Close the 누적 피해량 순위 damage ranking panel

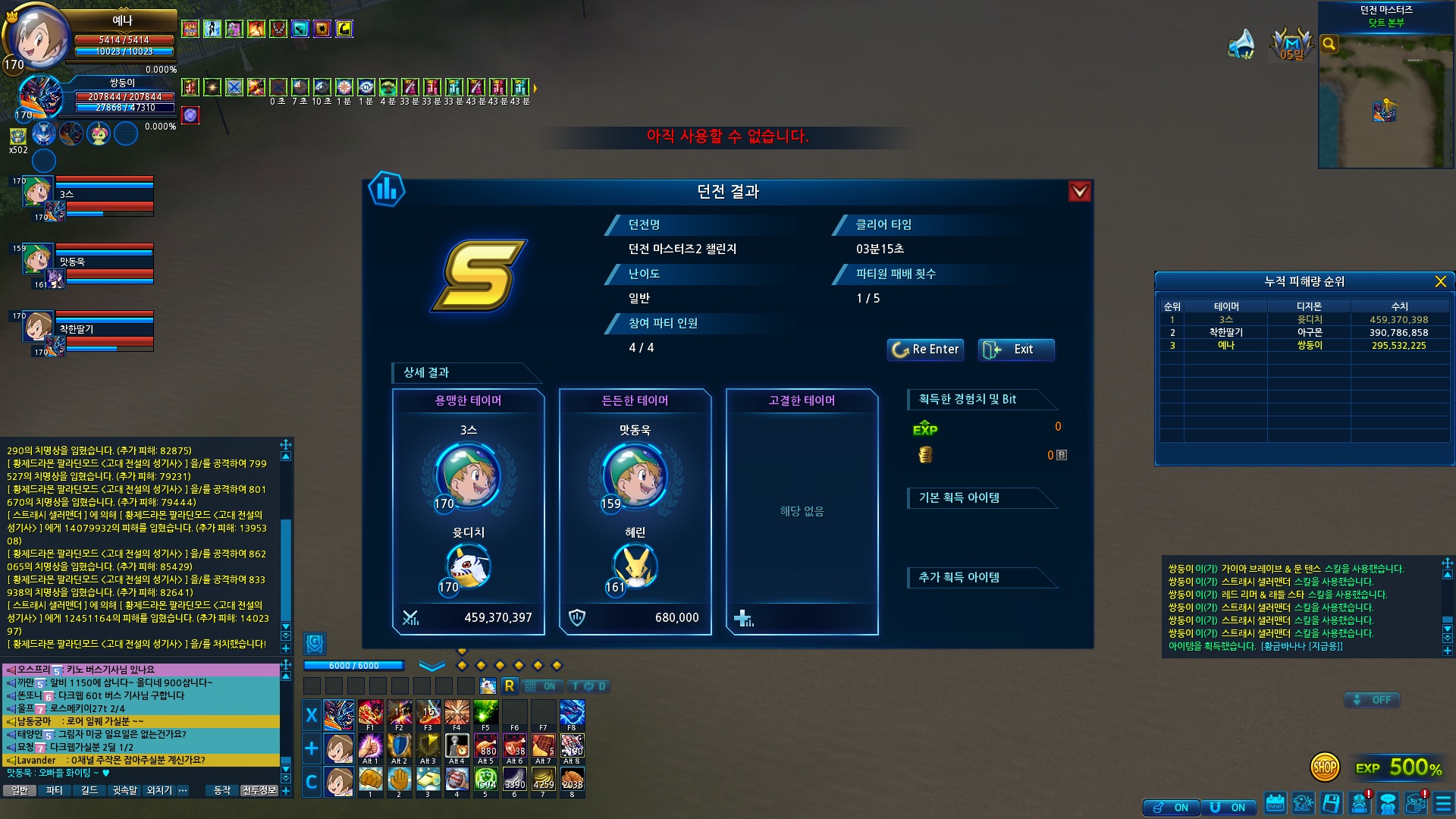1440,282
